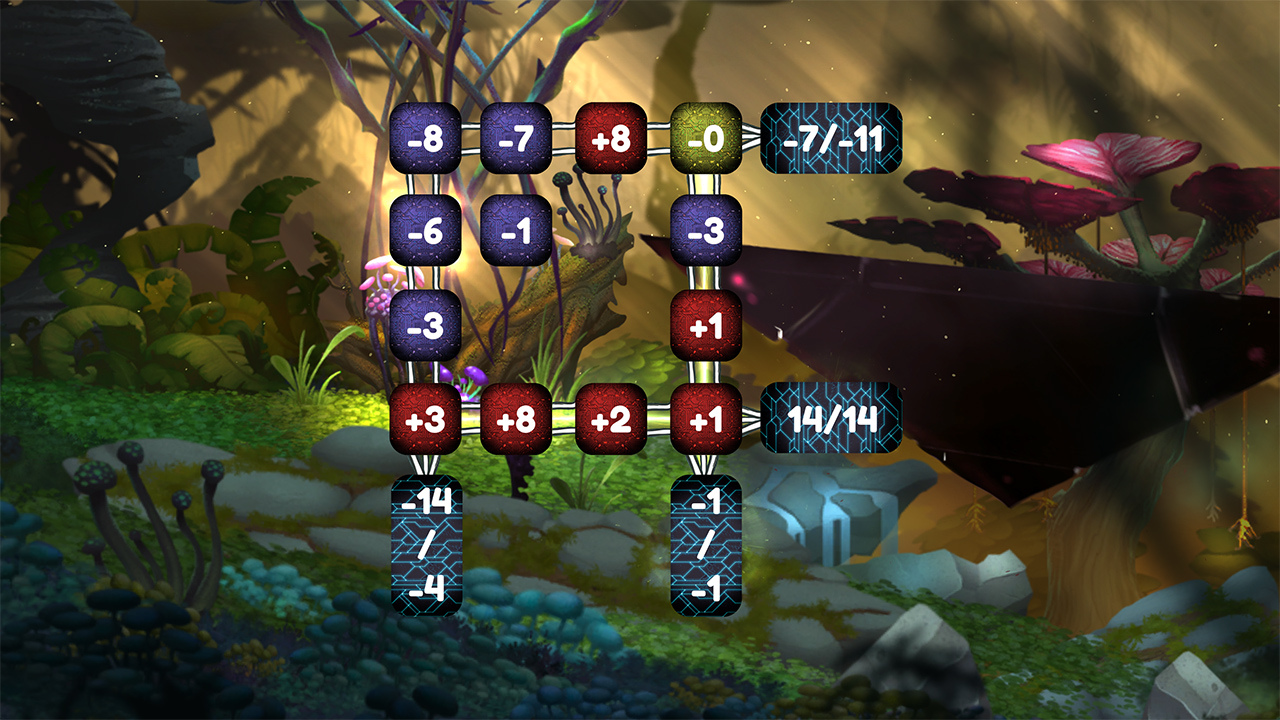Click the -3 tile in the left column

tap(427, 324)
